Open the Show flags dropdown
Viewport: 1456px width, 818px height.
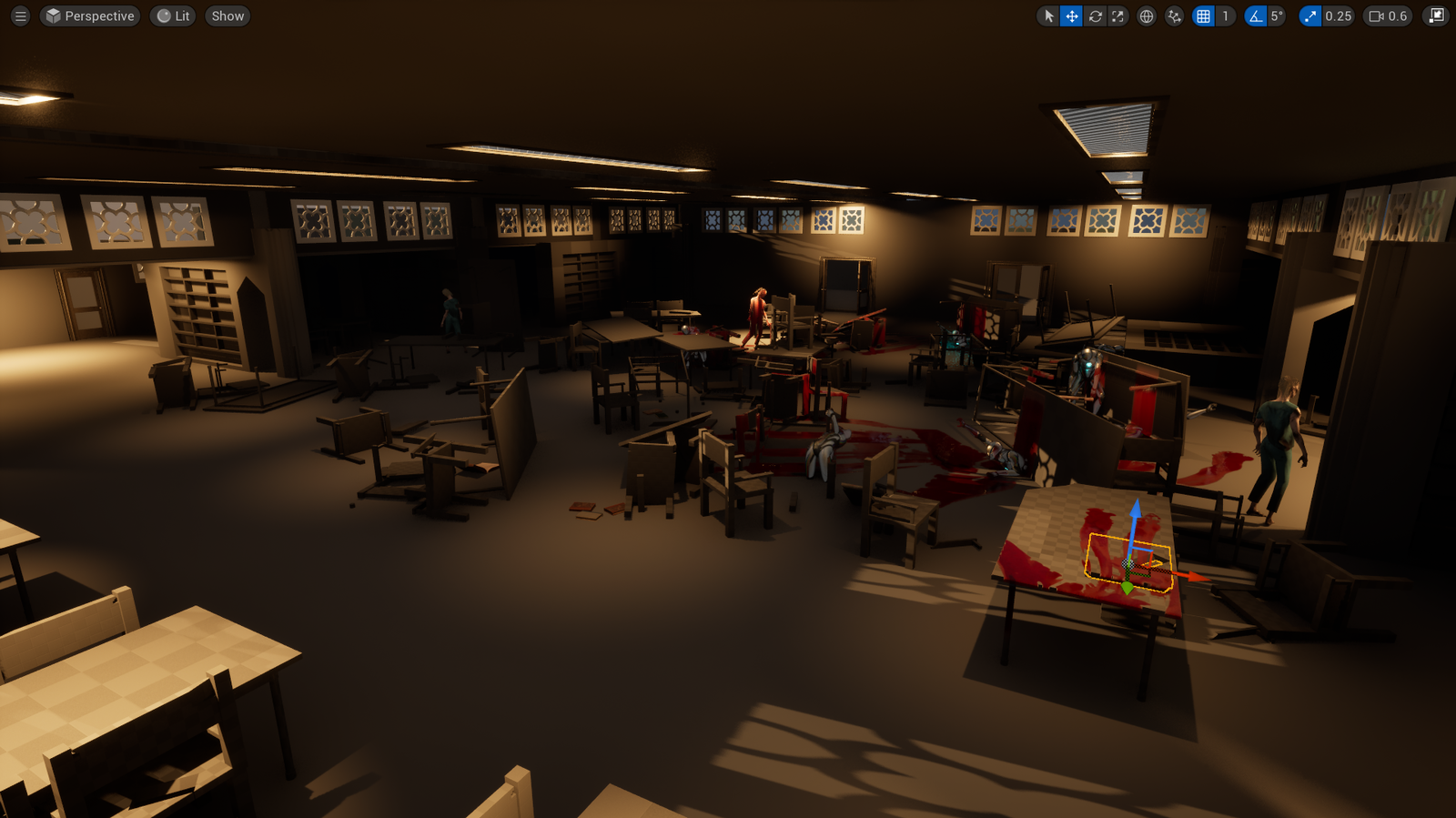point(227,15)
